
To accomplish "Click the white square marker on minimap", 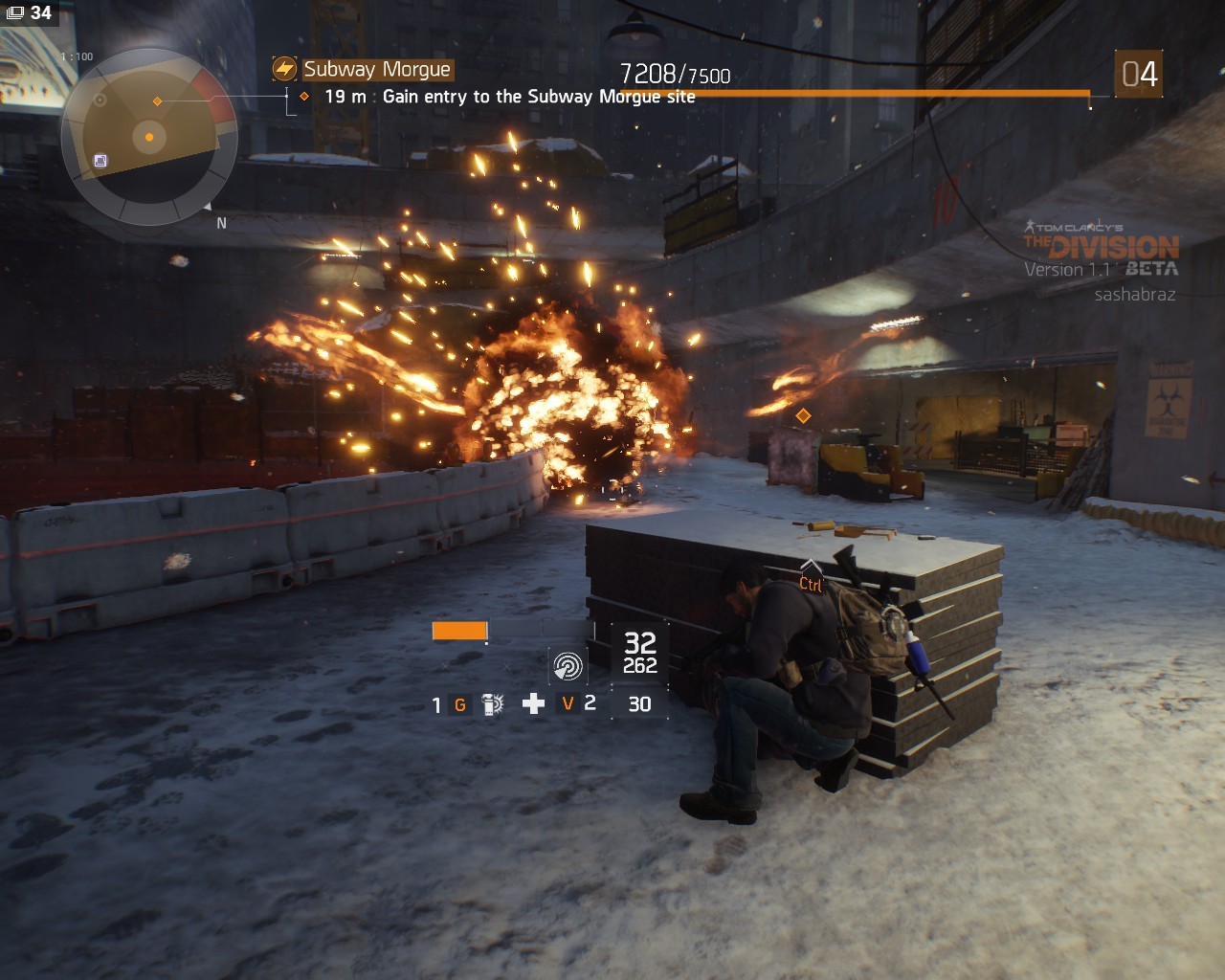I will coord(100,161).
